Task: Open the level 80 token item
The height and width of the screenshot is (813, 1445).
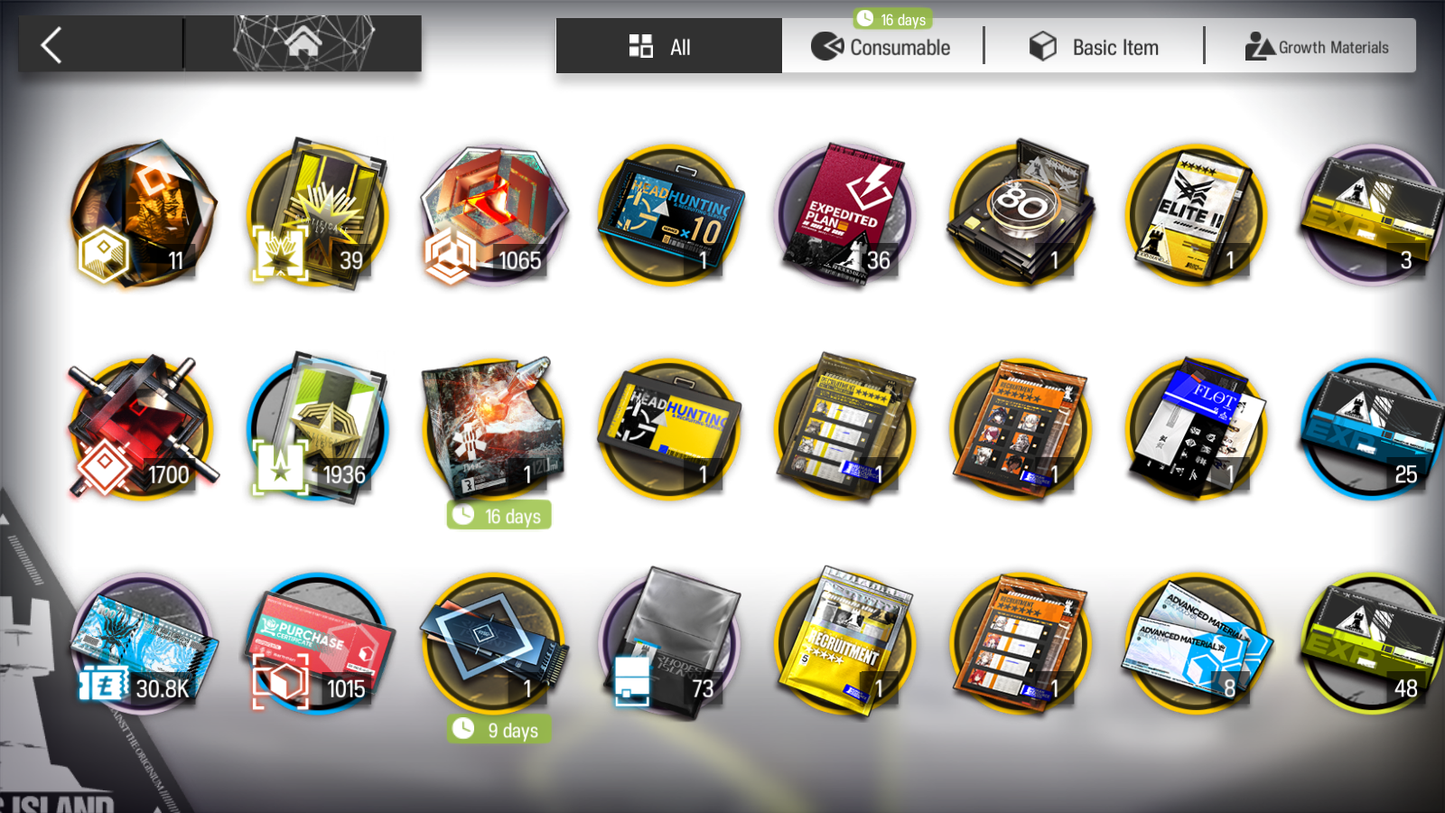Action: pyautogui.click(x=1020, y=215)
